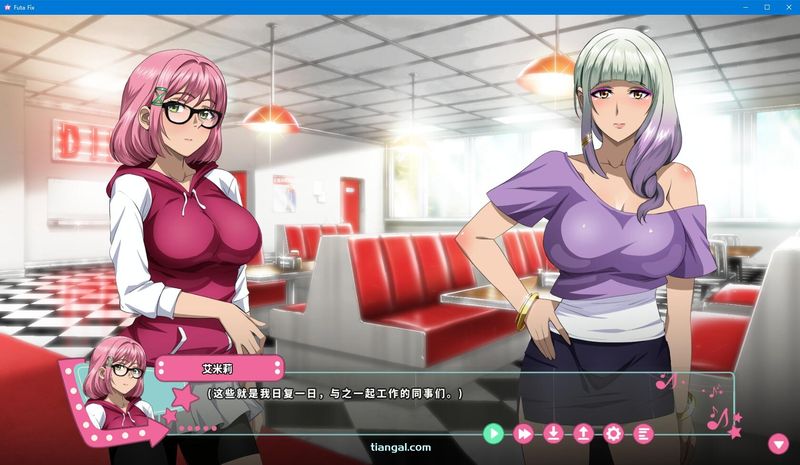Open the load menu via upload-arrow icon
Viewport: 800px width, 465px height.
pos(583,433)
